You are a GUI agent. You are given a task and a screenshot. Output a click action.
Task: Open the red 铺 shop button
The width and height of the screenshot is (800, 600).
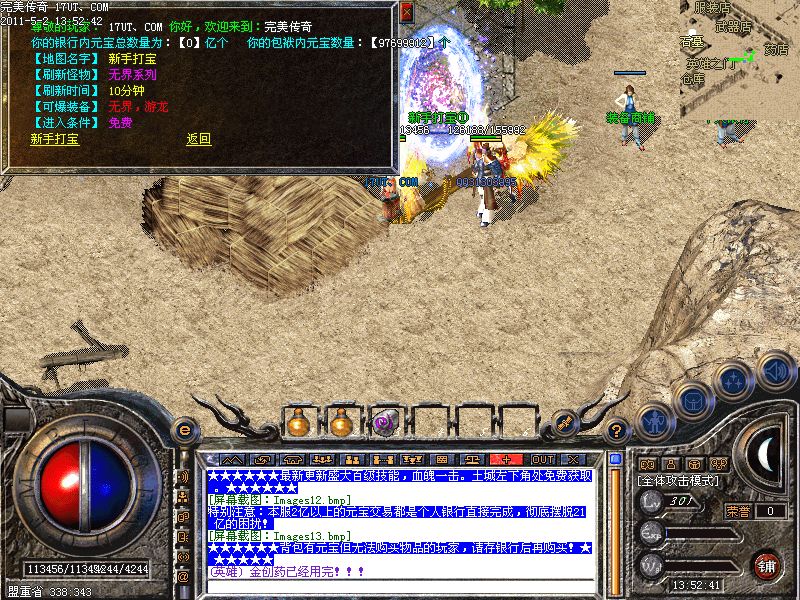click(767, 564)
